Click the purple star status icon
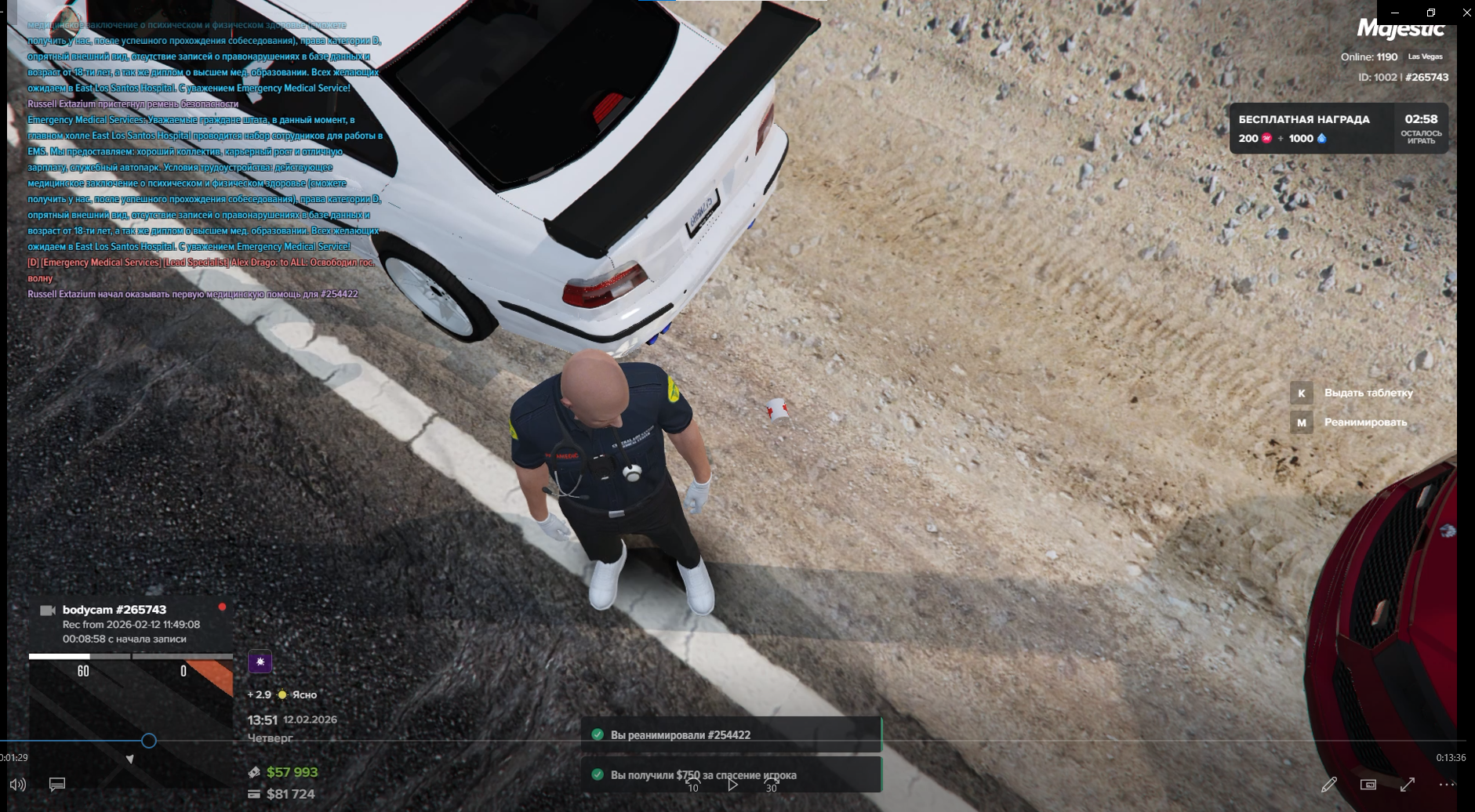The image size is (1475, 812). tap(260, 662)
